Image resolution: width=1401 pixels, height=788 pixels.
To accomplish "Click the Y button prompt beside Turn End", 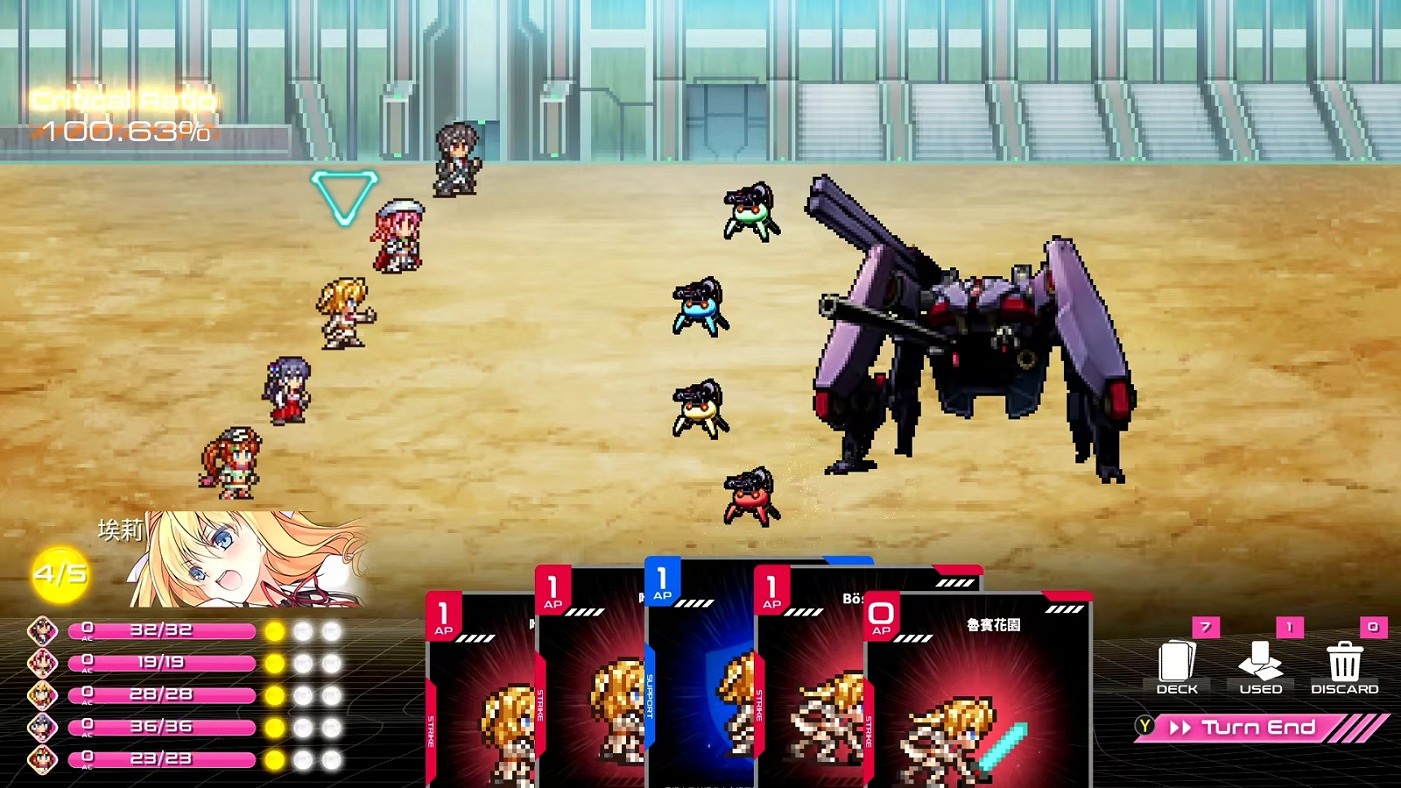I will 1144,727.
